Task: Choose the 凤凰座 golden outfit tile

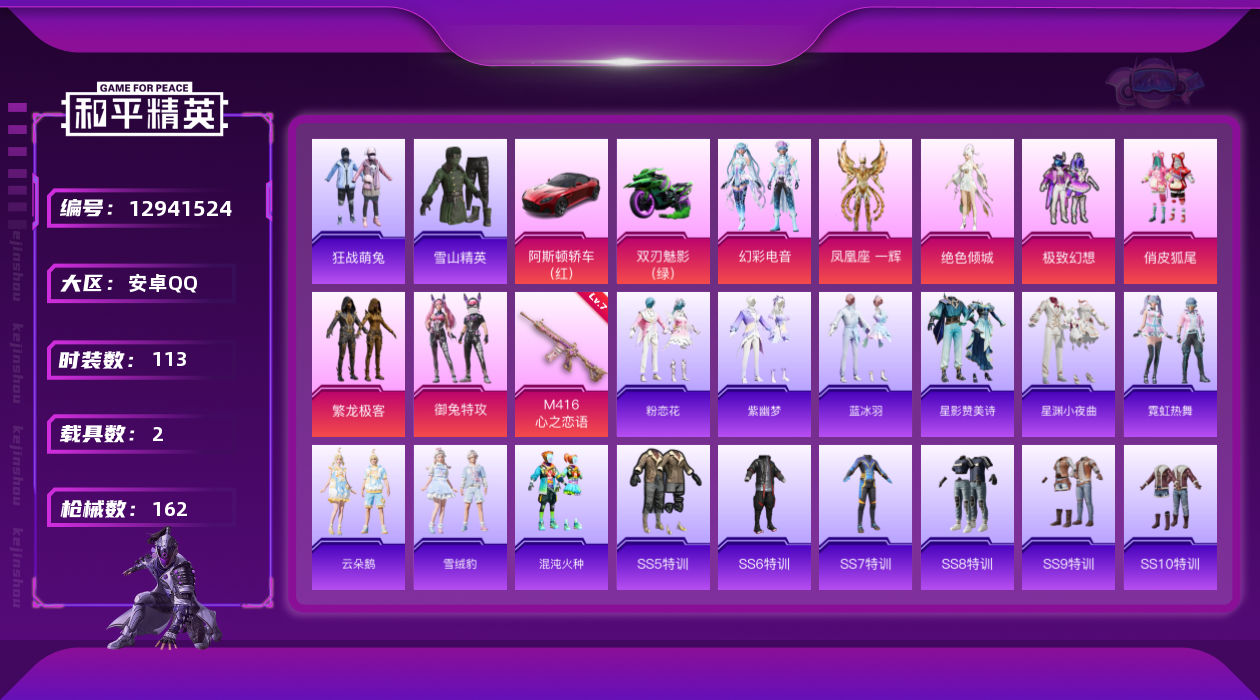Action: (865, 211)
